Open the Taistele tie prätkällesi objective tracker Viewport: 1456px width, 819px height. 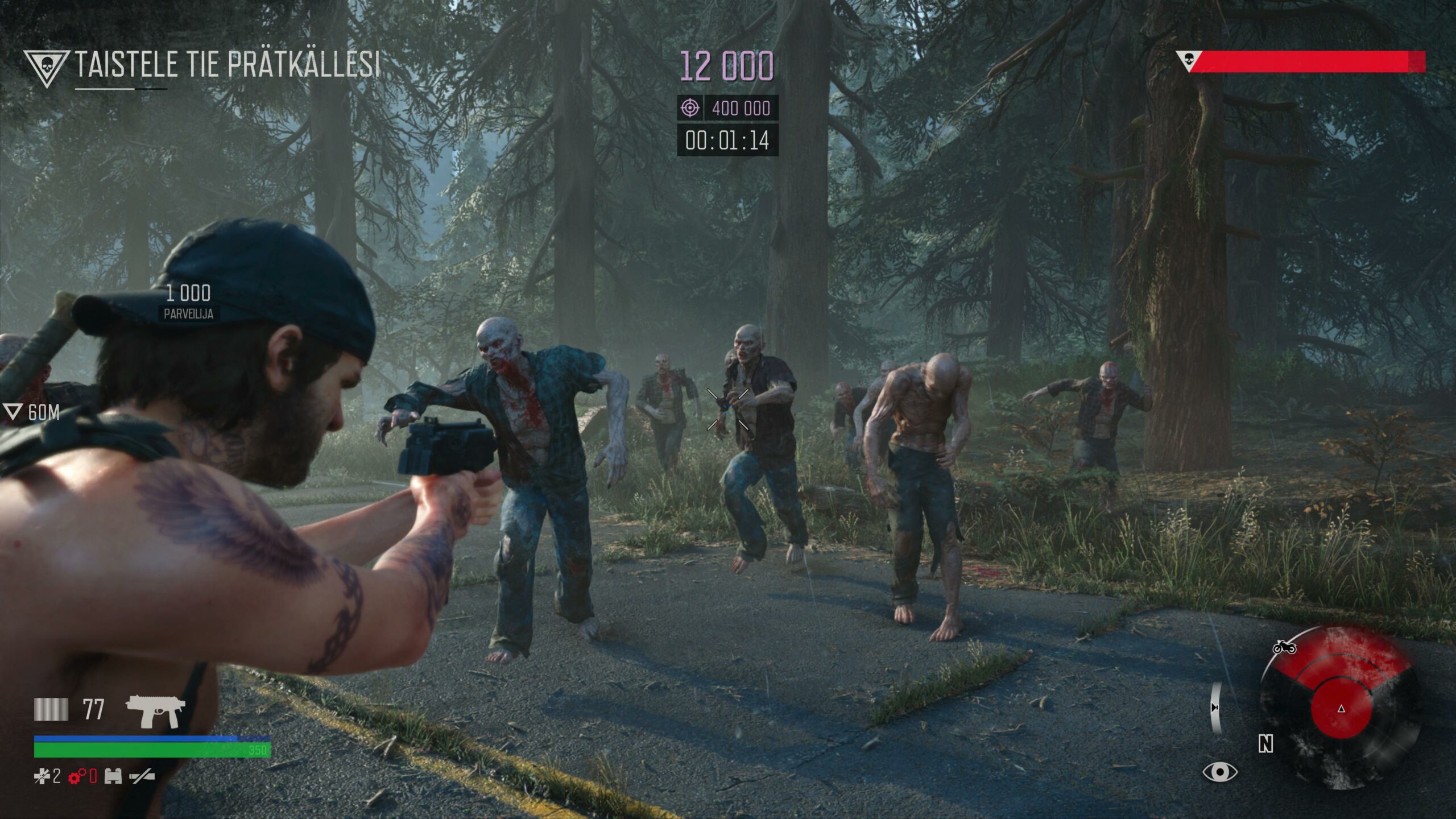pos(226,64)
